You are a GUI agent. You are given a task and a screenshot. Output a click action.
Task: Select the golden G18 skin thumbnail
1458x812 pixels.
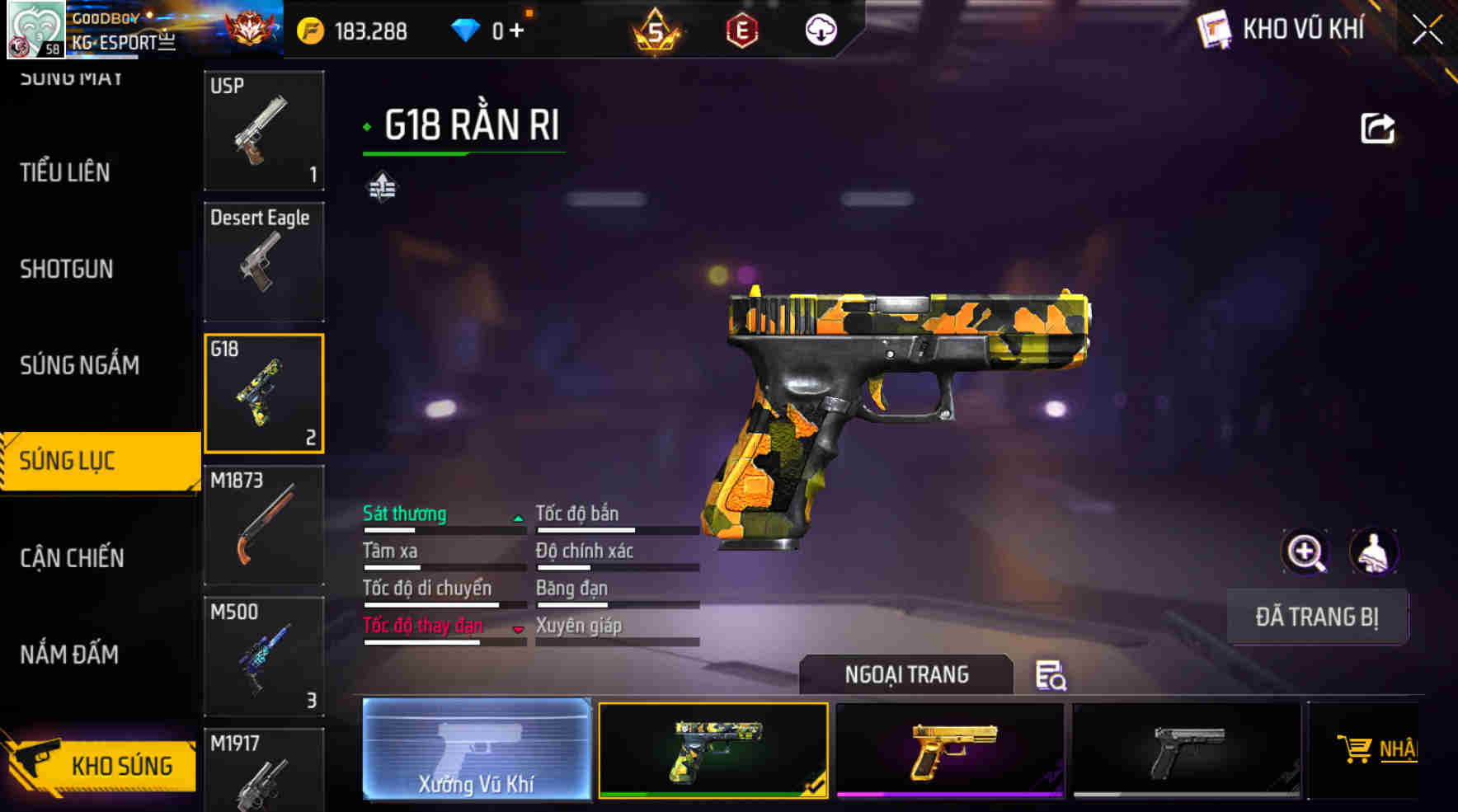click(950, 749)
